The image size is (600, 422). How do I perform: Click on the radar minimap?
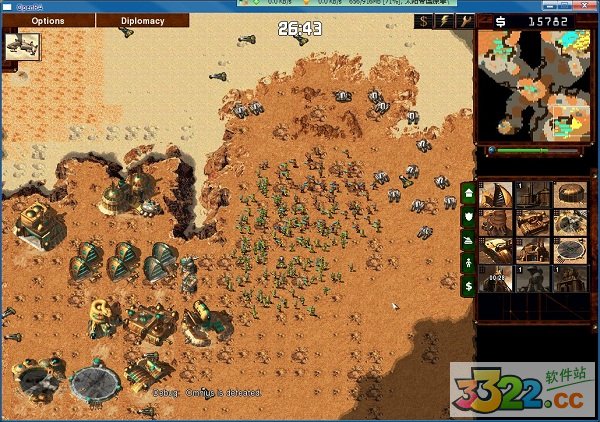click(529, 84)
